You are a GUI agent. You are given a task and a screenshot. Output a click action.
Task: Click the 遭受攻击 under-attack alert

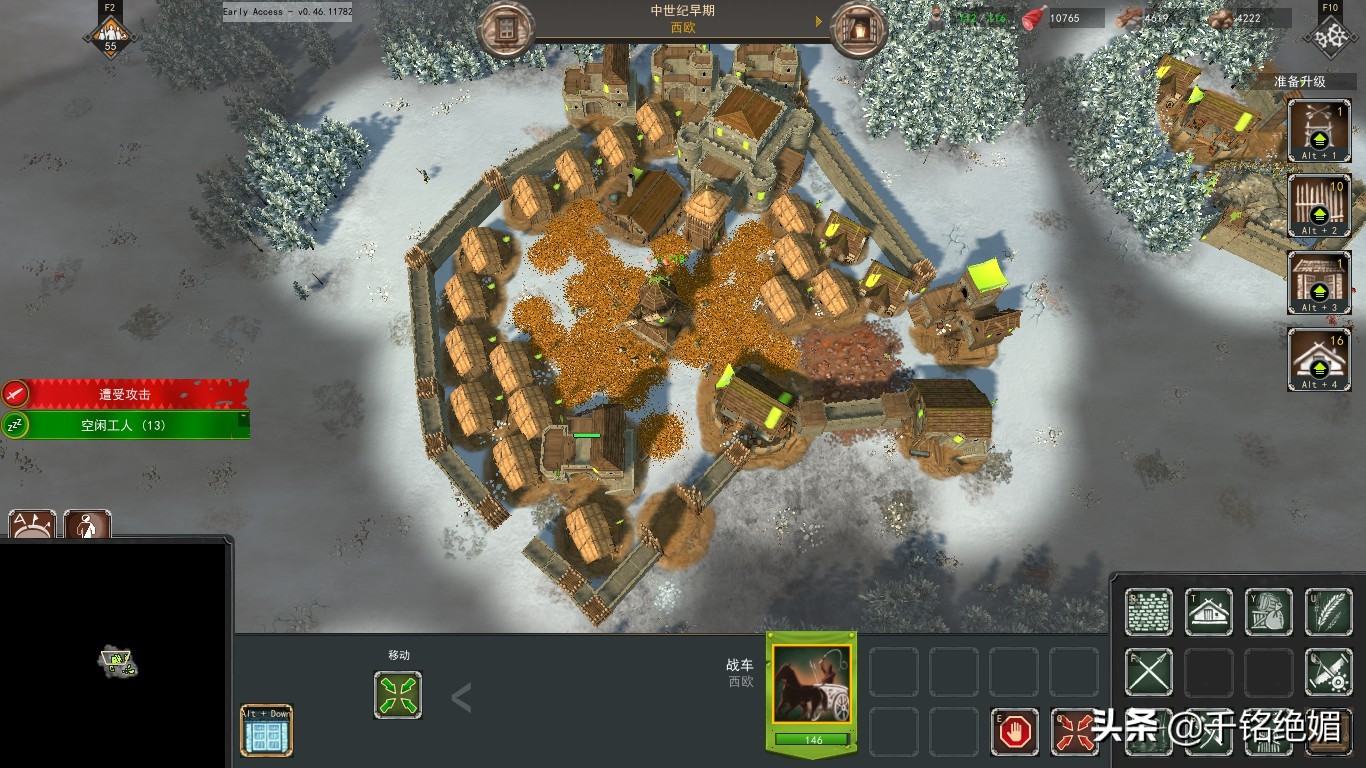tap(125, 394)
